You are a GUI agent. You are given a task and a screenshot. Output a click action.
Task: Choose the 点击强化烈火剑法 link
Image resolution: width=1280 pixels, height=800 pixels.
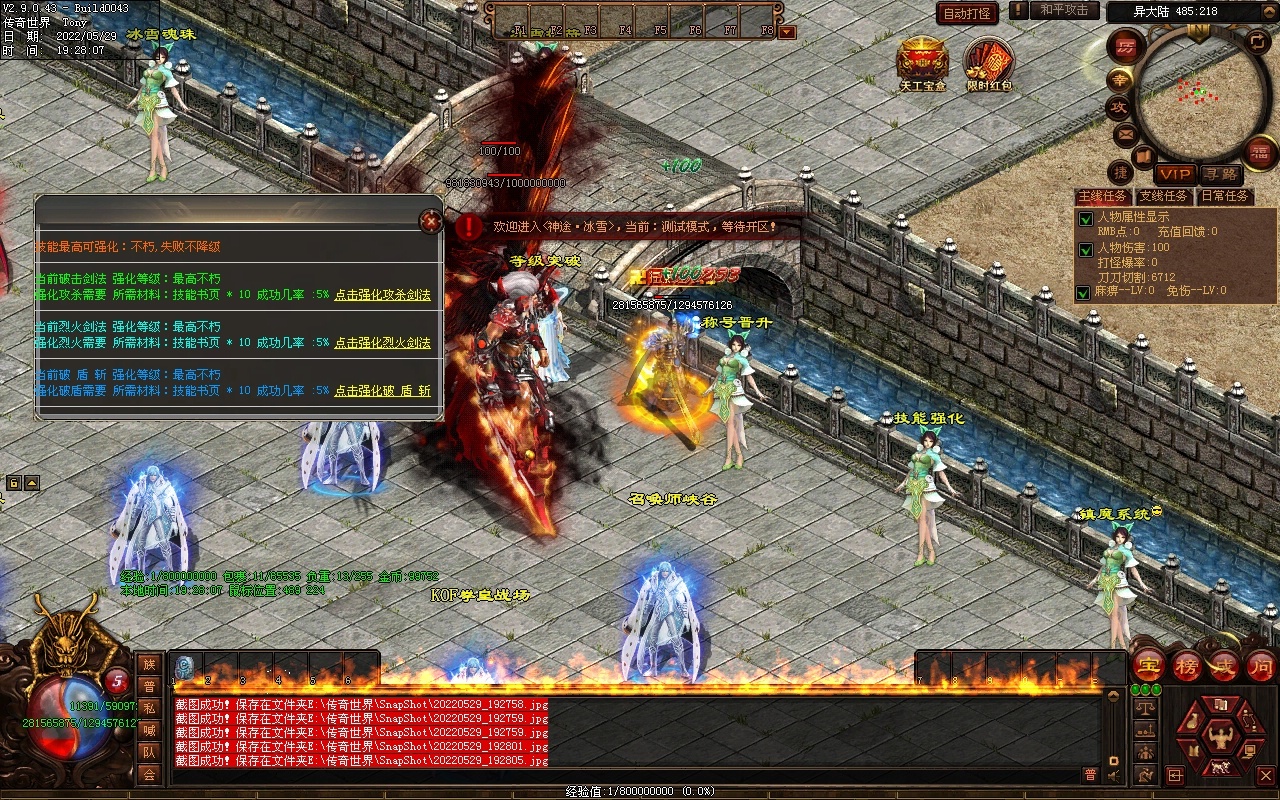(382, 343)
